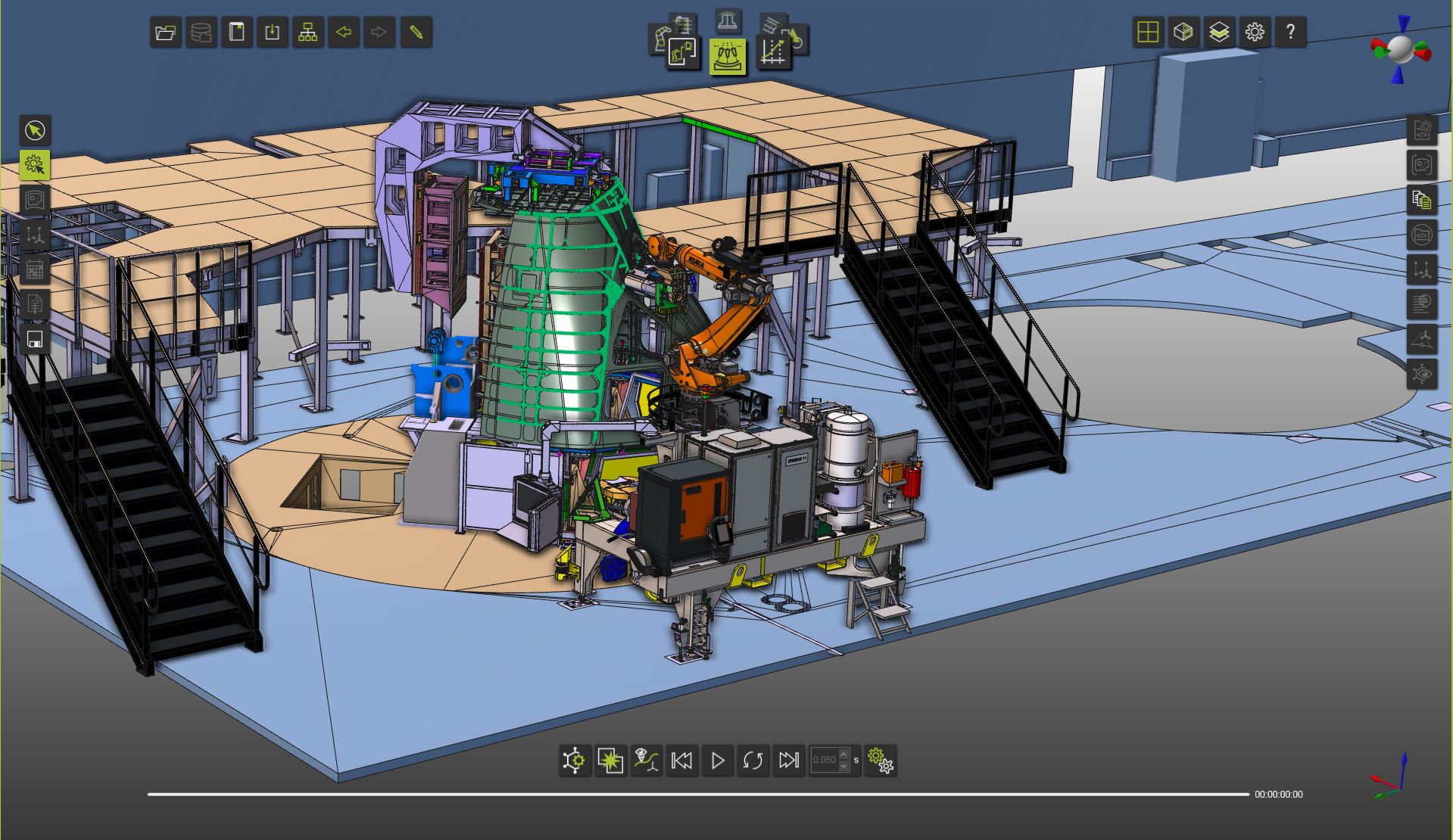1453x840 pixels.
Task: Select the pencil edit tool
Action: (x=416, y=33)
